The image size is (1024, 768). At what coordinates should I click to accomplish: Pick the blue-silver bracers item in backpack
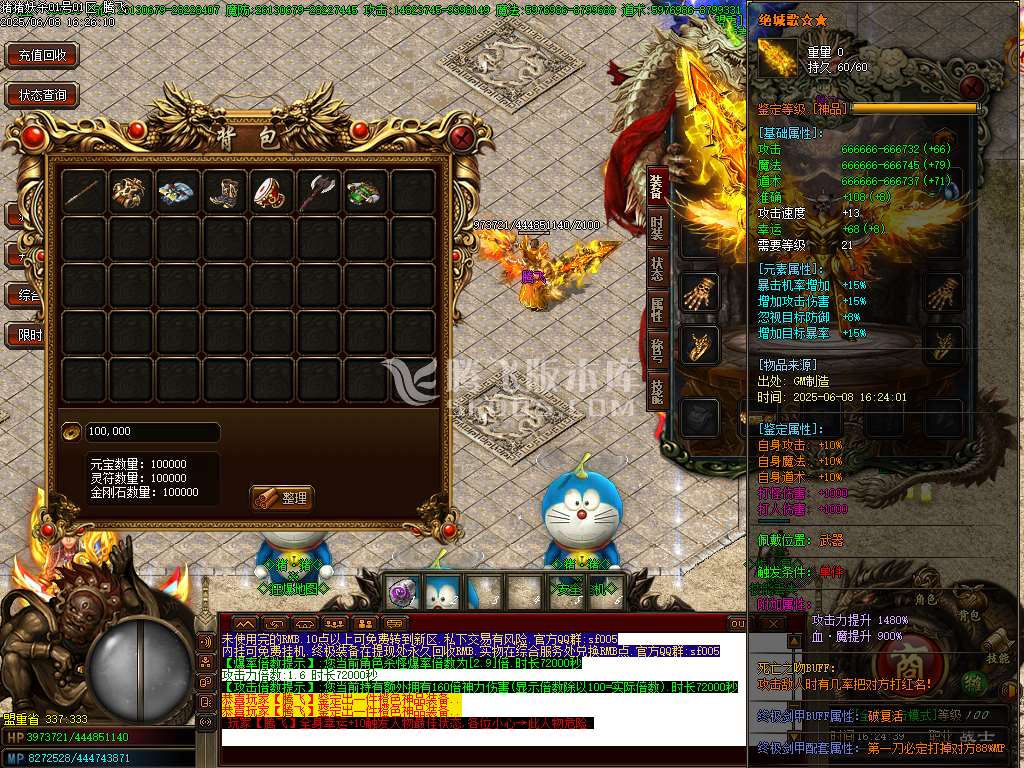coord(178,192)
